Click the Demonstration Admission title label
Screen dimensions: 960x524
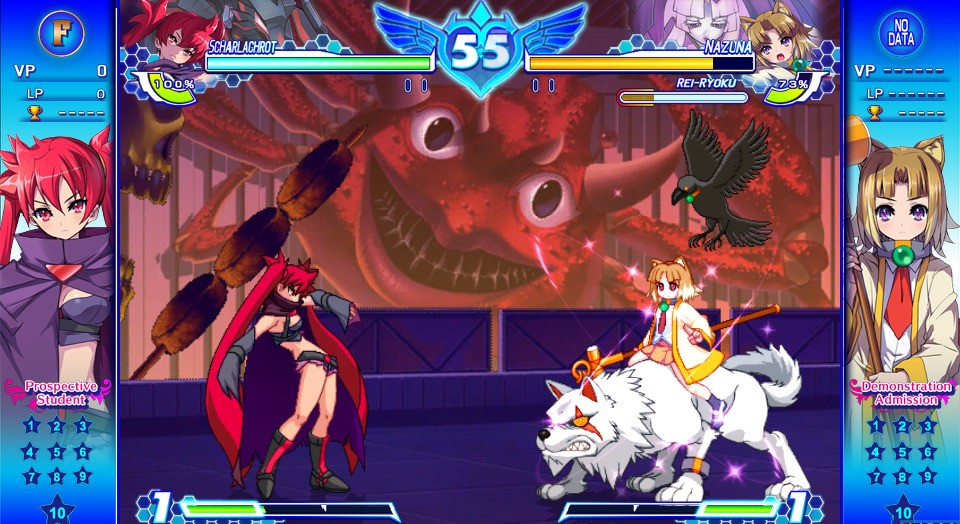click(900, 392)
